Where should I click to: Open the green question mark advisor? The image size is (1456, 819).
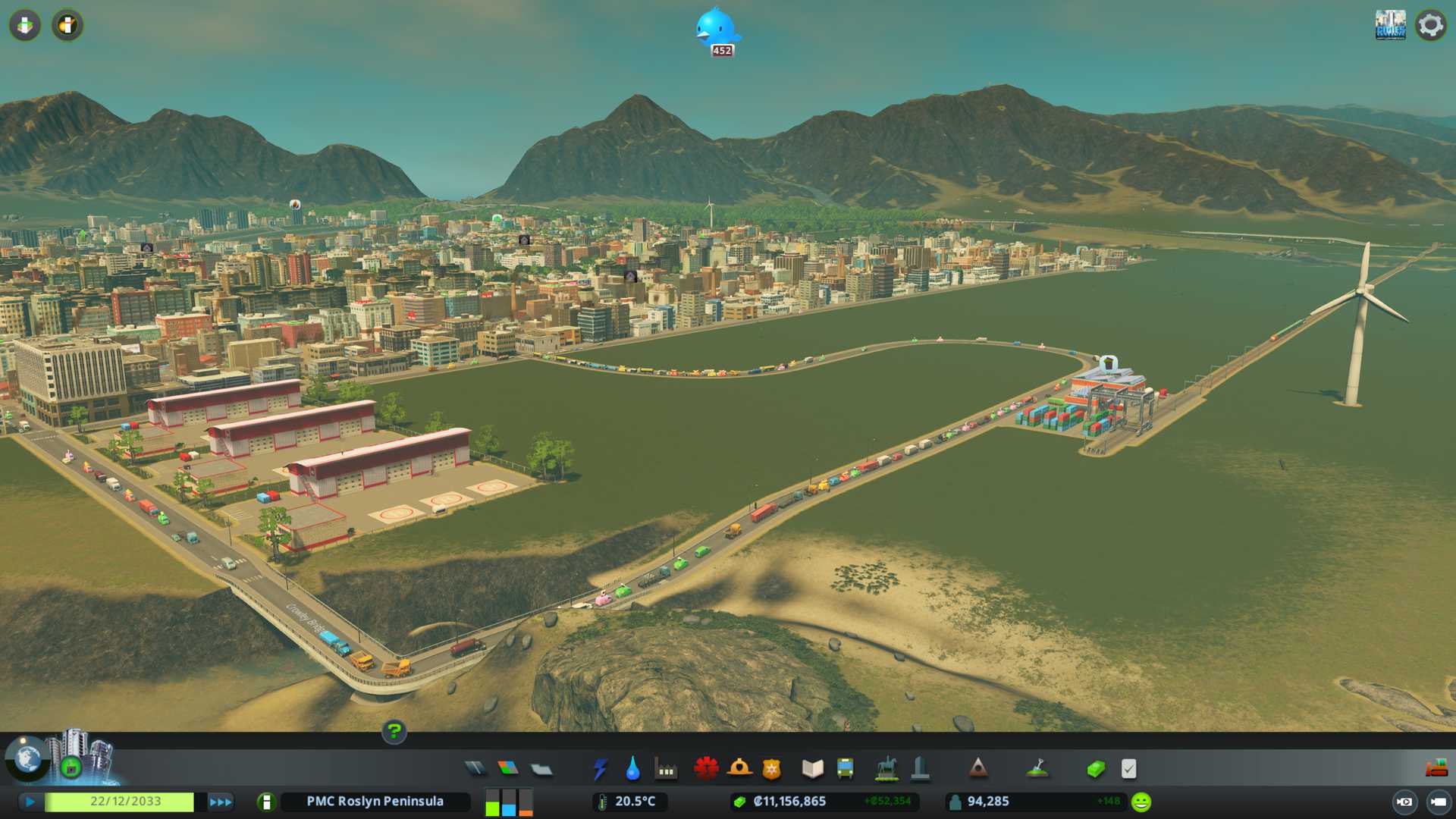click(x=394, y=732)
